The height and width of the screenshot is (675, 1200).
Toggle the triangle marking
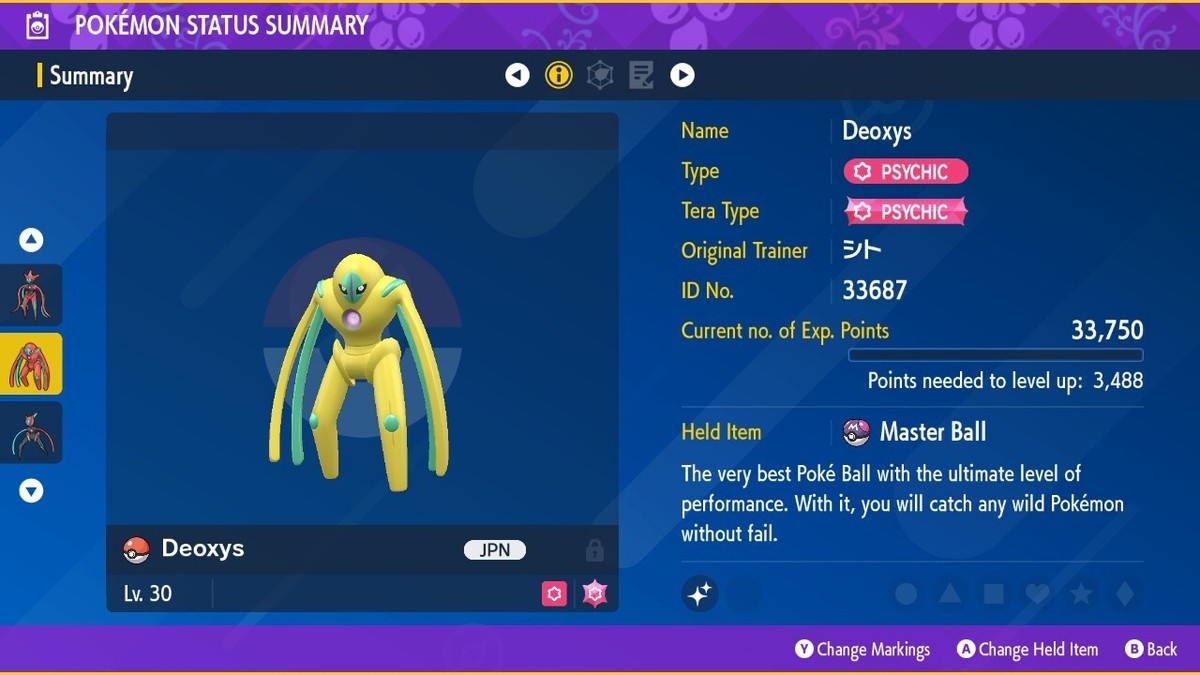pos(950,594)
